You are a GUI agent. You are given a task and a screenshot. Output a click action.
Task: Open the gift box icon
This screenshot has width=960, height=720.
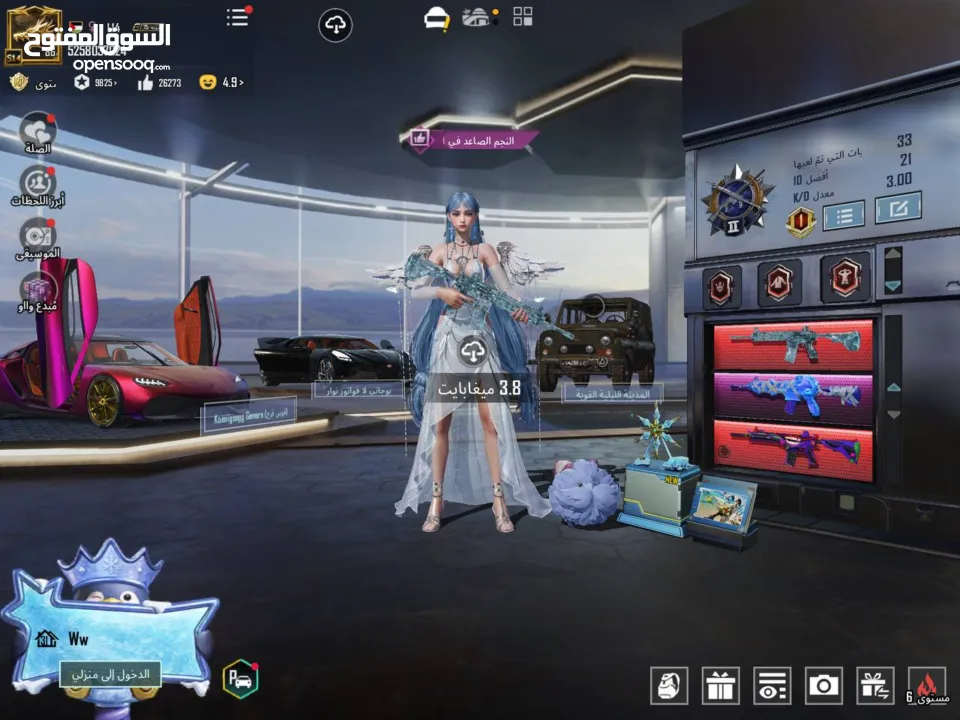tap(720, 684)
